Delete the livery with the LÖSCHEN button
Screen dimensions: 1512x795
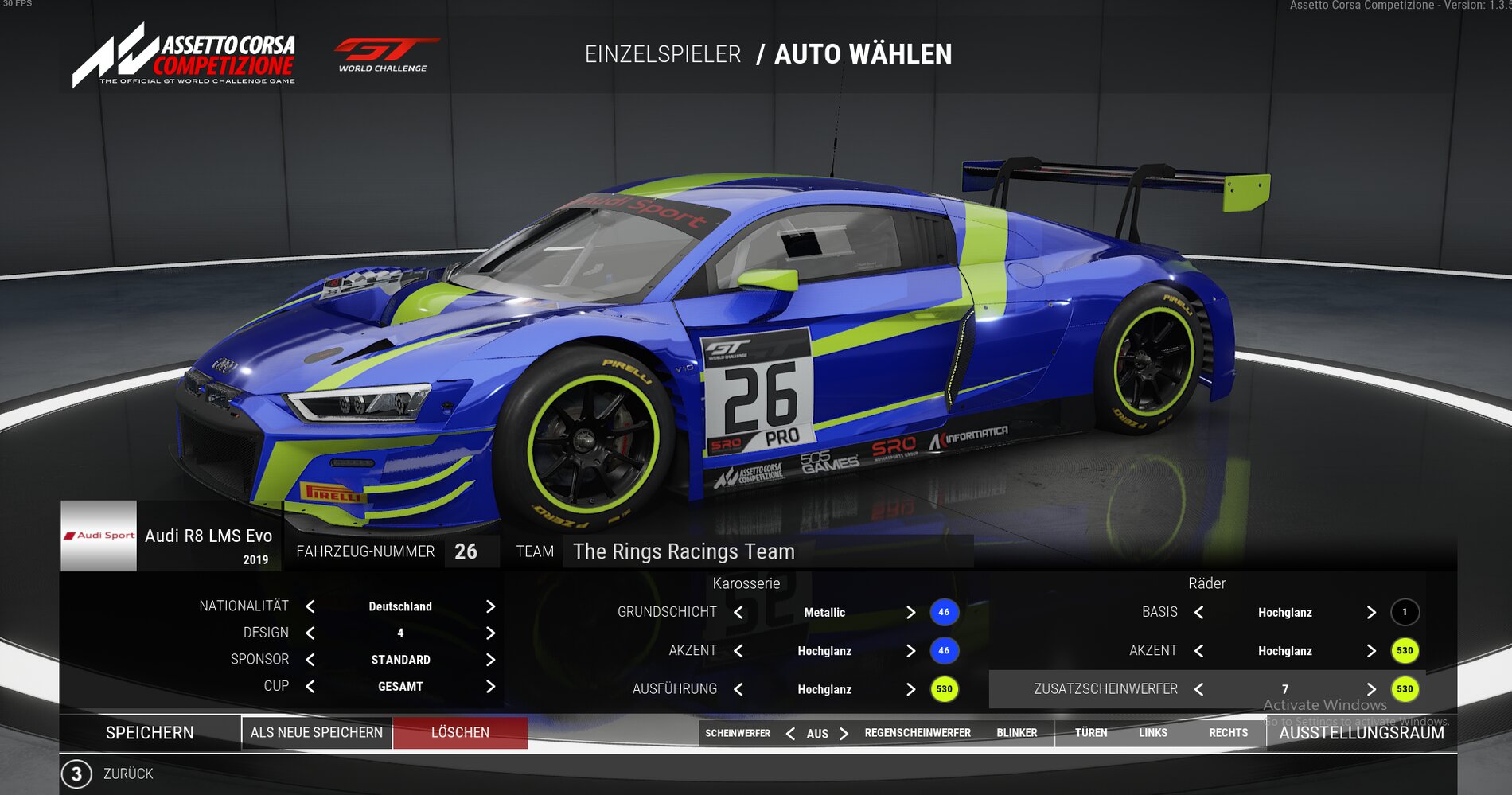pos(460,732)
